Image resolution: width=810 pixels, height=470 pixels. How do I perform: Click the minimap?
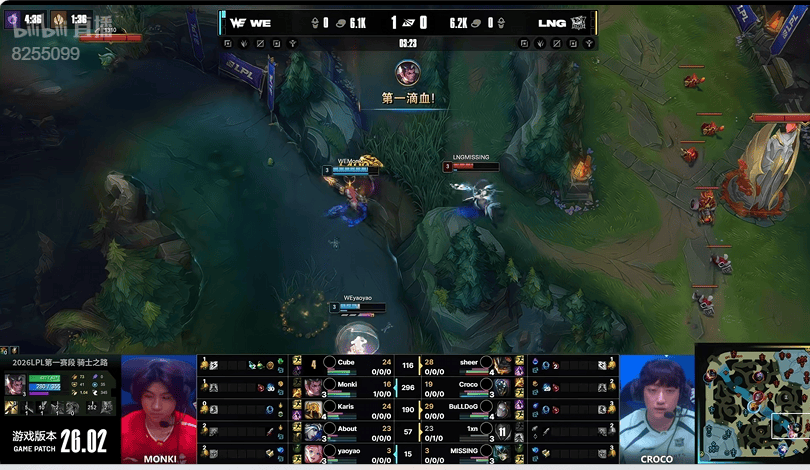[x=752, y=406]
